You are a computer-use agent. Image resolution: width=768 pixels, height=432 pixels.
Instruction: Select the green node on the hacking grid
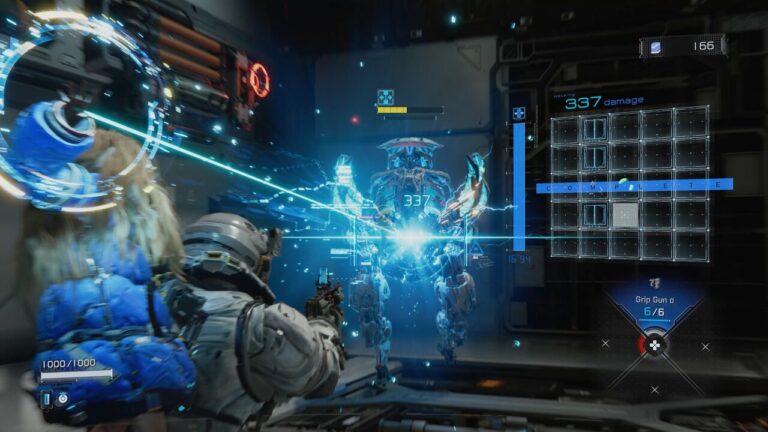coord(623,182)
